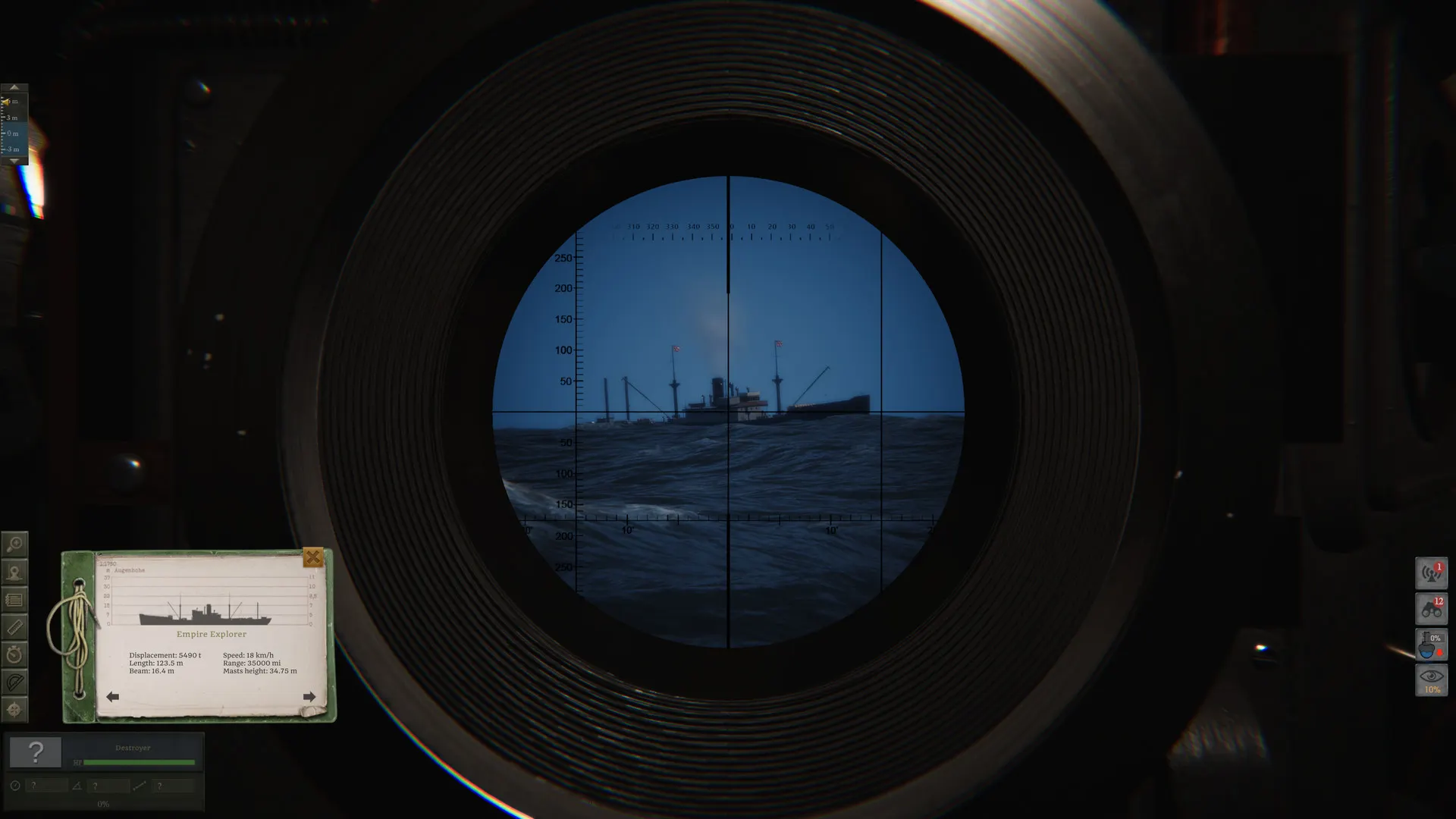This screenshot has width=1456, height=819.
Task: Click the Destroyer HP bar
Action: [139, 762]
